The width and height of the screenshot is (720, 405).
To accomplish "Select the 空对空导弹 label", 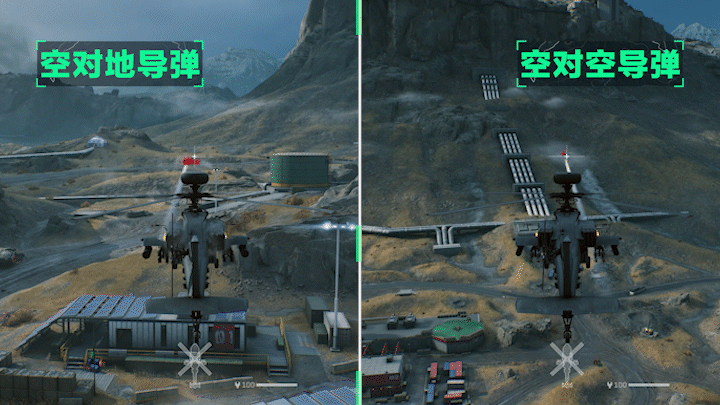I will point(600,65).
